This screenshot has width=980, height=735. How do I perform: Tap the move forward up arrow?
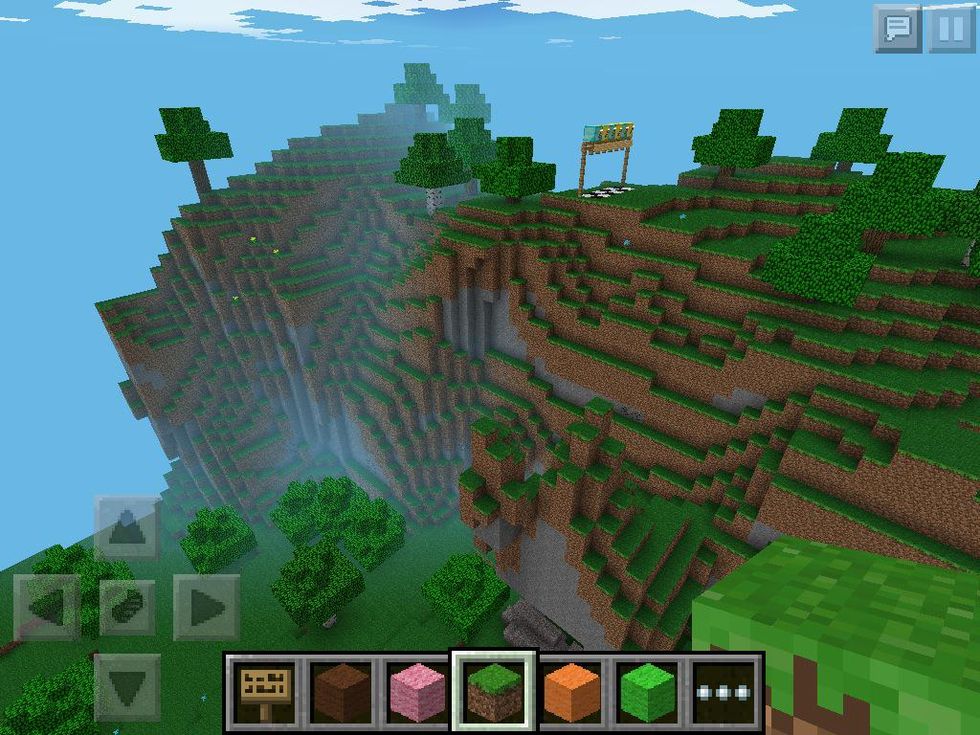pos(127,528)
